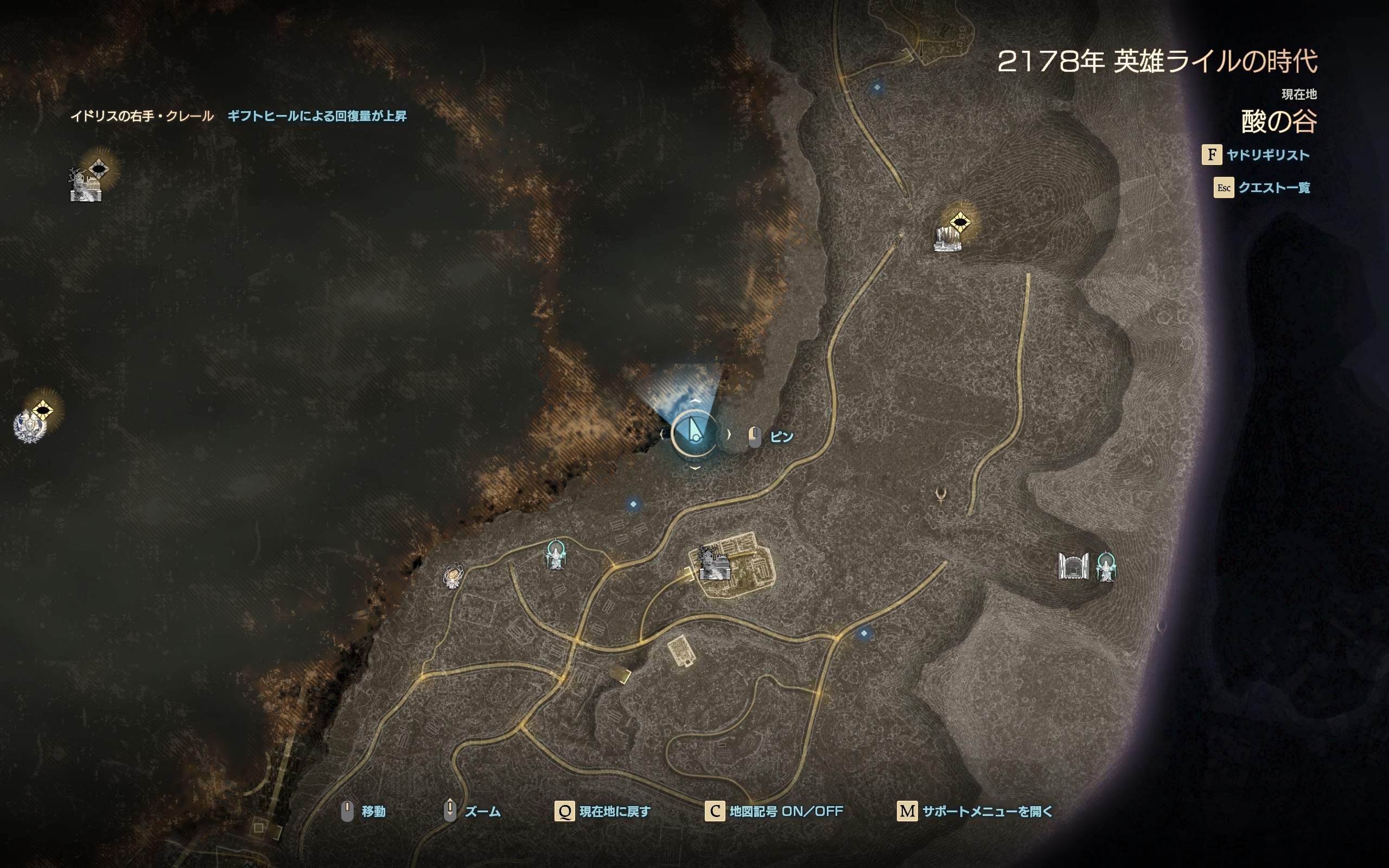Screen dimensions: 1389x868
Task: Select the antler-shaped map marker
Action: [x=940, y=494]
